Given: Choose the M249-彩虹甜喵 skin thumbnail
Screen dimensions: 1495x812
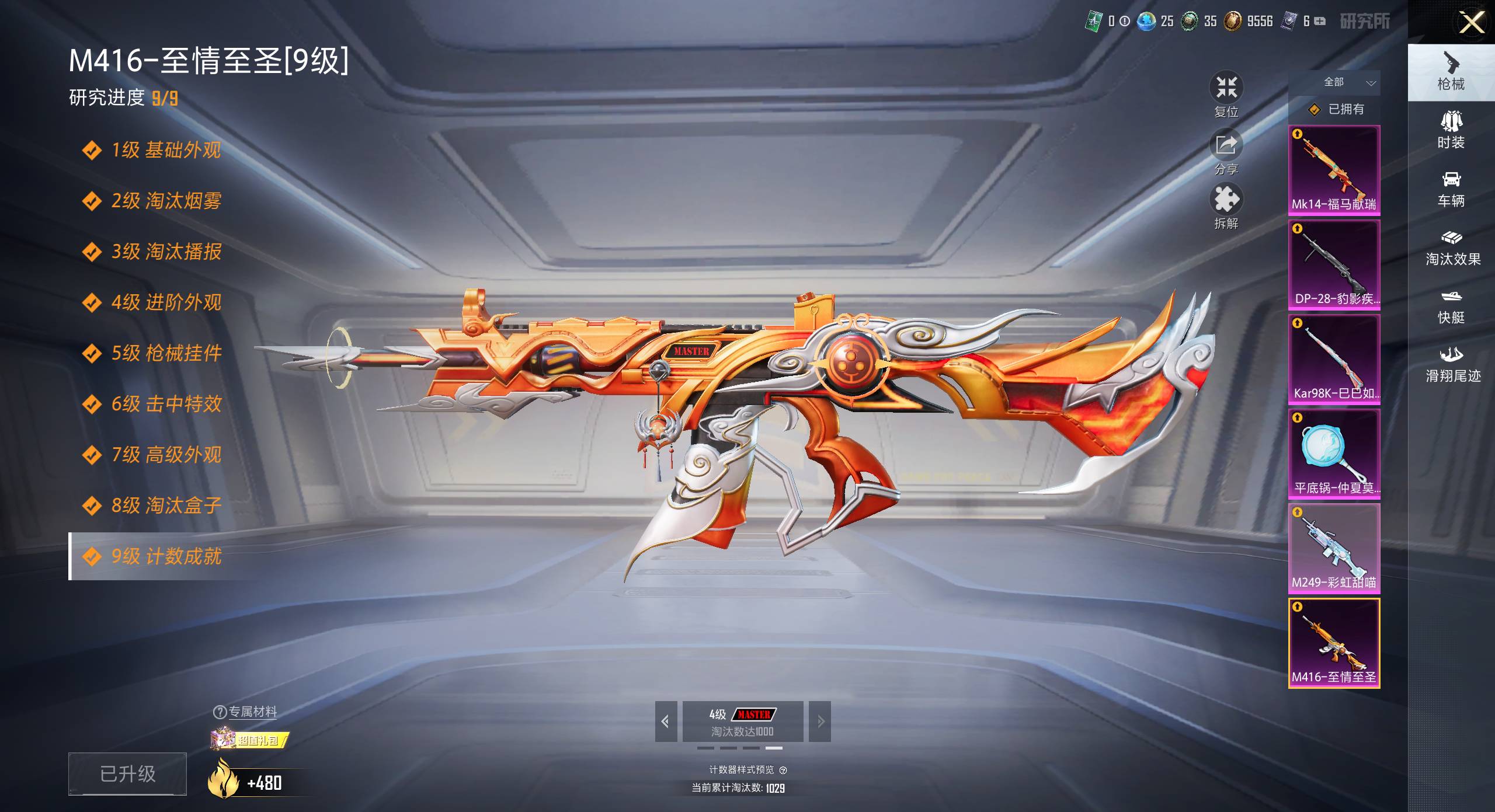Looking at the screenshot, I should (x=1334, y=548).
